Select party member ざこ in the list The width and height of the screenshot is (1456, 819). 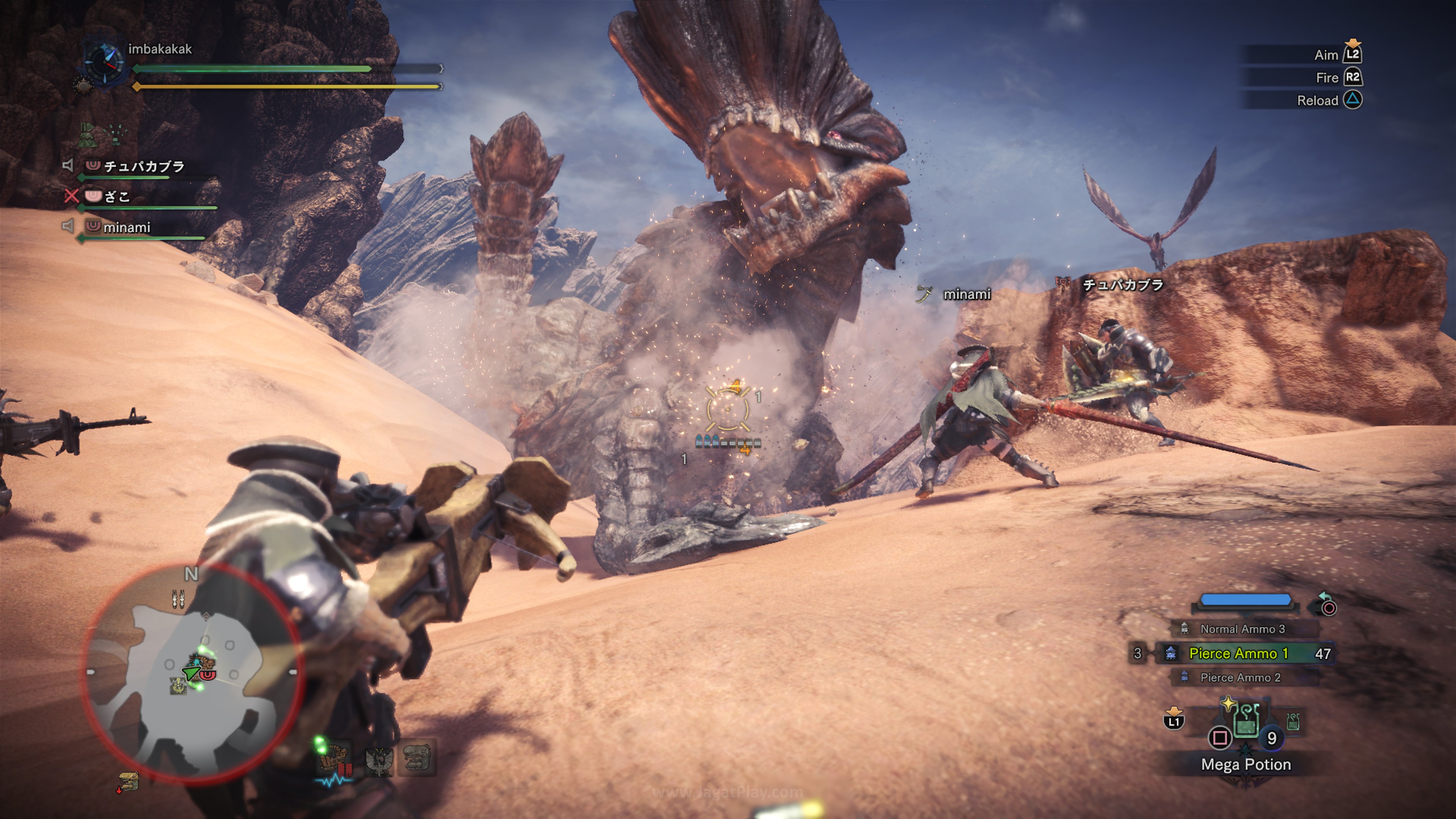pyautogui.click(x=117, y=197)
